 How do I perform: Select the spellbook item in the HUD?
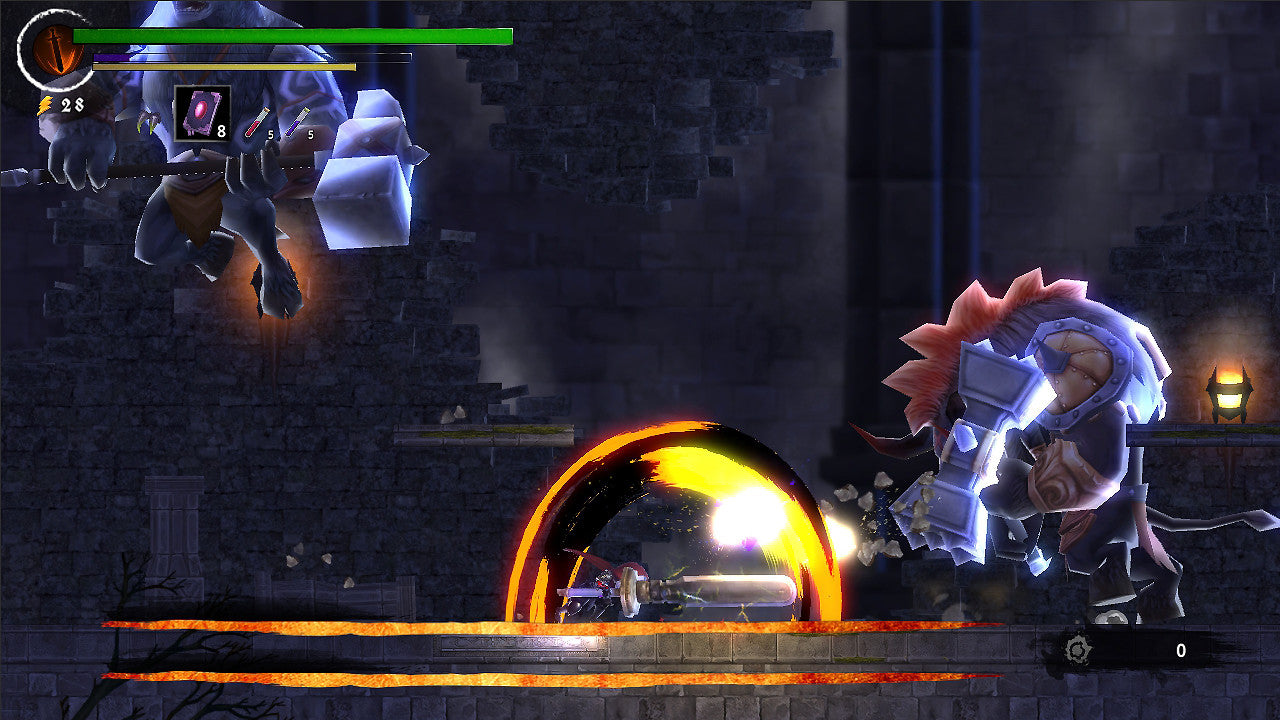point(200,114)
